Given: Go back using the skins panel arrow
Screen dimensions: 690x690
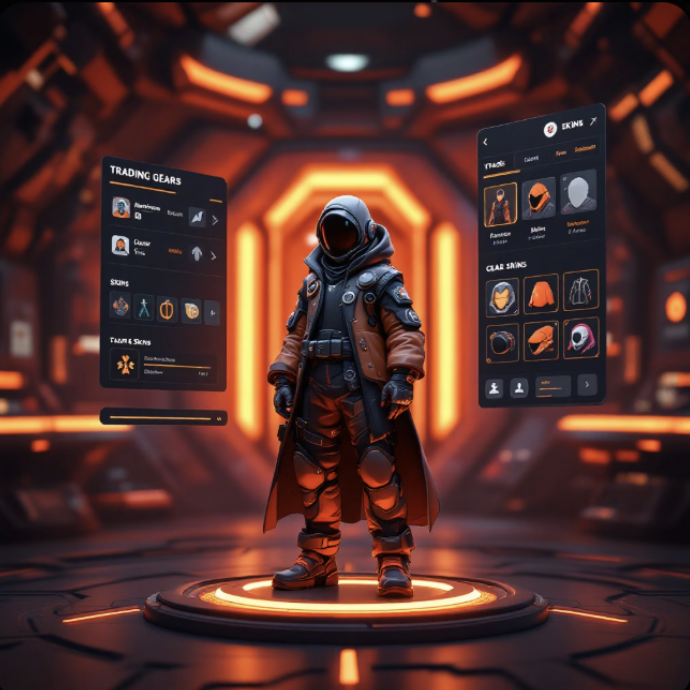Looking at the screenshot, I should [x=486, y=142].
